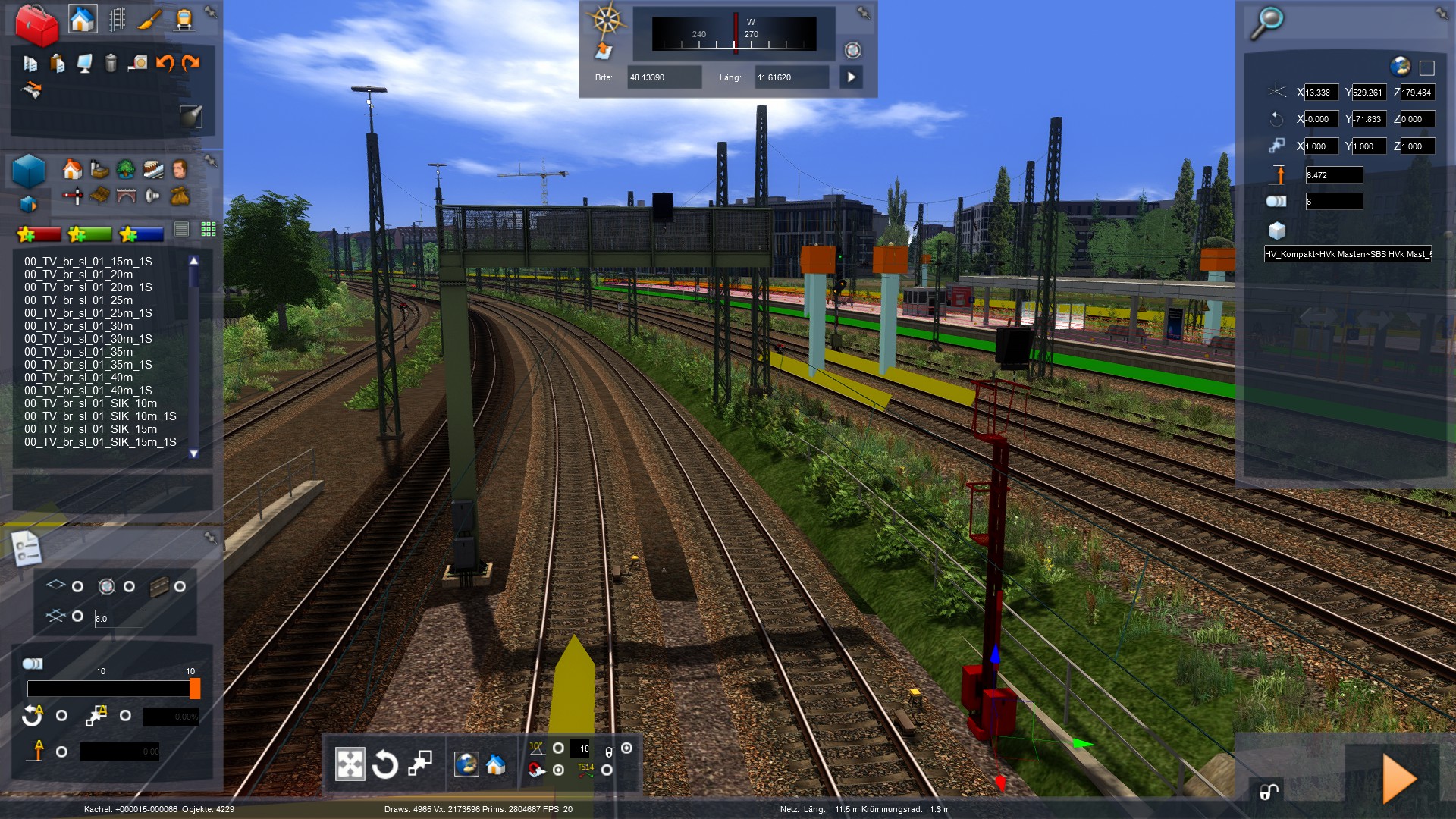
Task: Switch object browser to green grid view
Action: [209, 229]
